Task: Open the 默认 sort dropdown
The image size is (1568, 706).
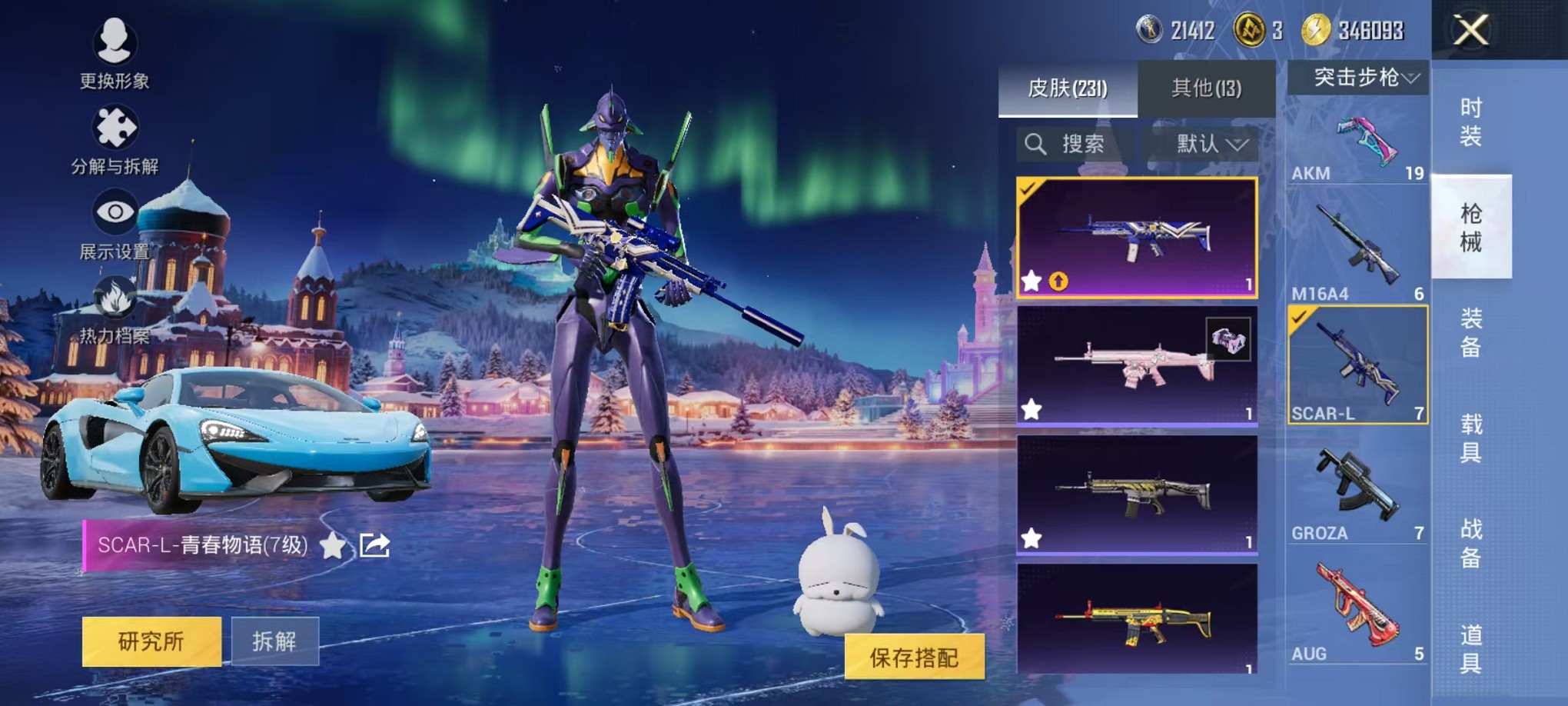Action: pyautogui.click(x=1211, y=144)
